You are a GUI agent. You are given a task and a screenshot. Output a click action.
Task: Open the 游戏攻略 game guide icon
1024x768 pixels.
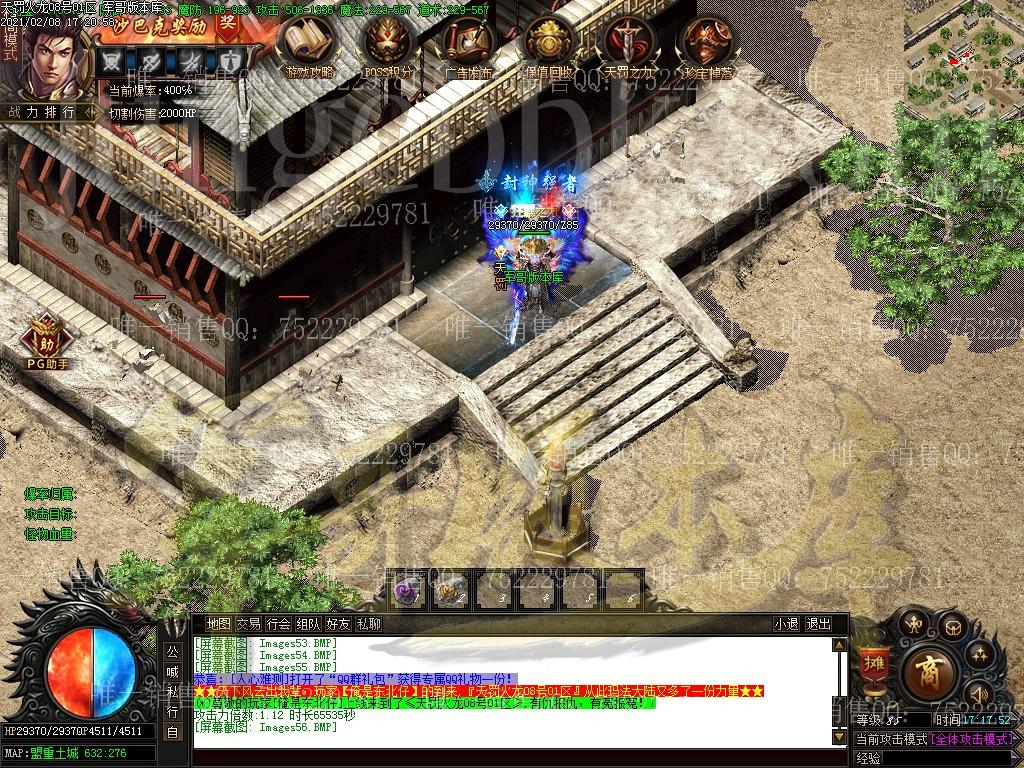point(309,45)
